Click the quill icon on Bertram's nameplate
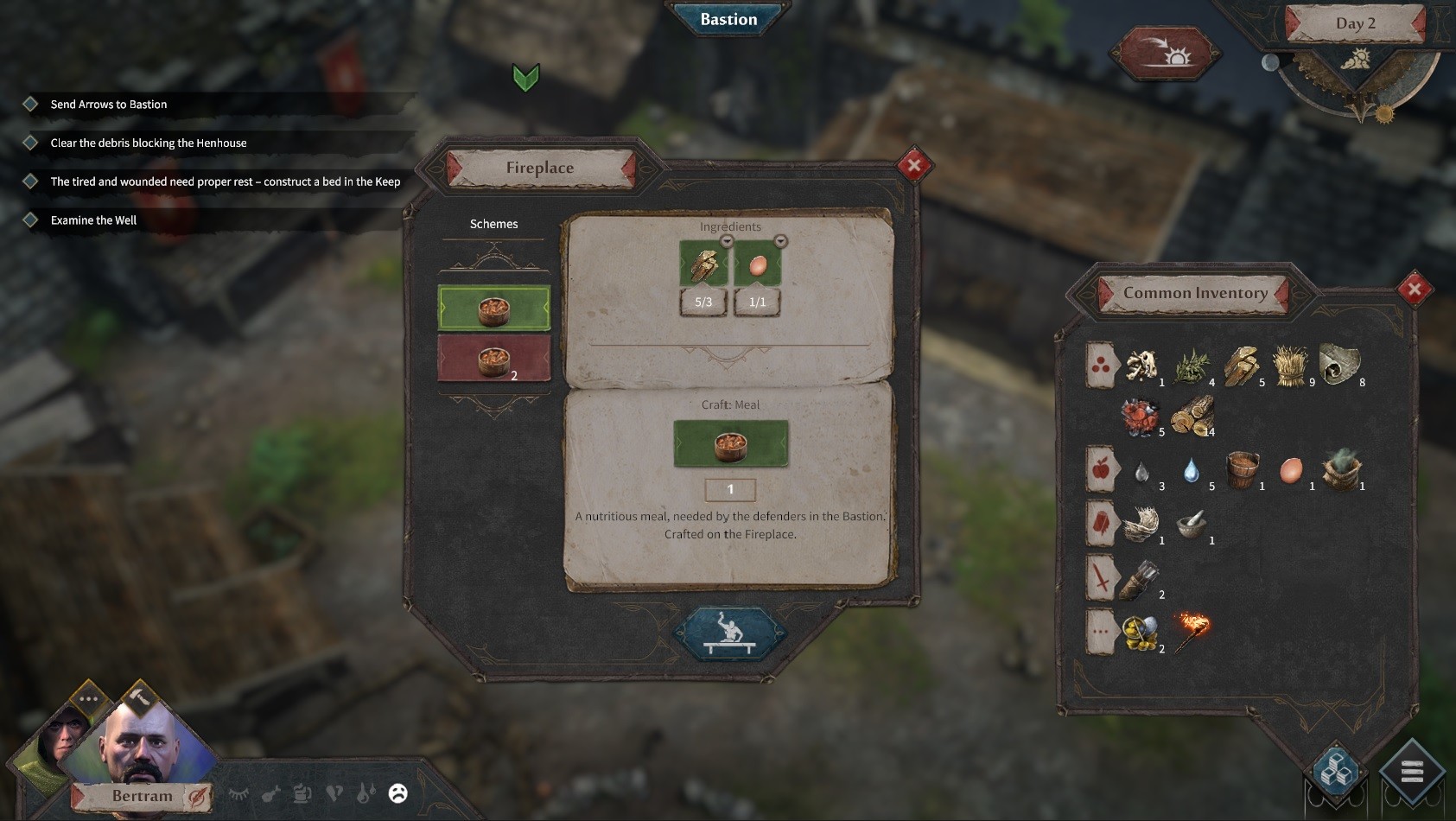Screen dimensions: 1456x821 click(x=197, y=796)
